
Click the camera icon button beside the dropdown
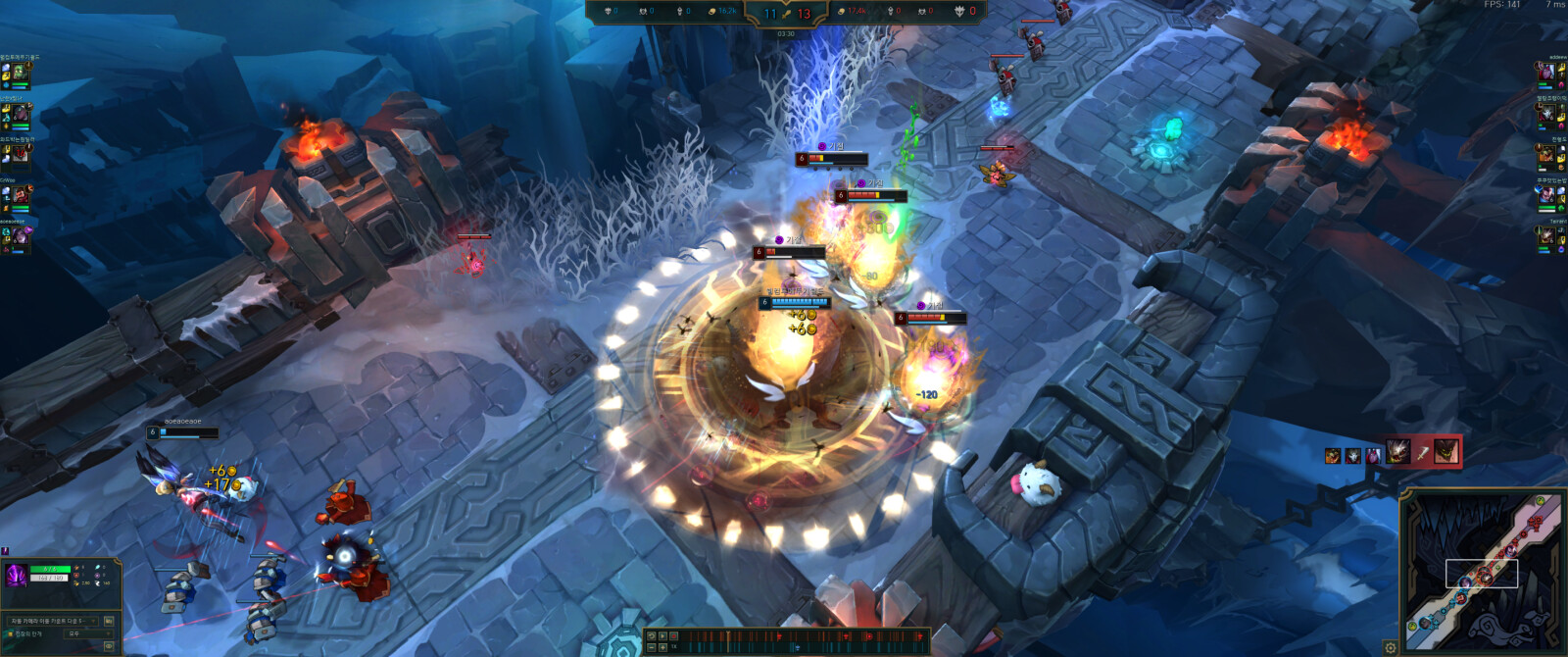click(108, 621)
